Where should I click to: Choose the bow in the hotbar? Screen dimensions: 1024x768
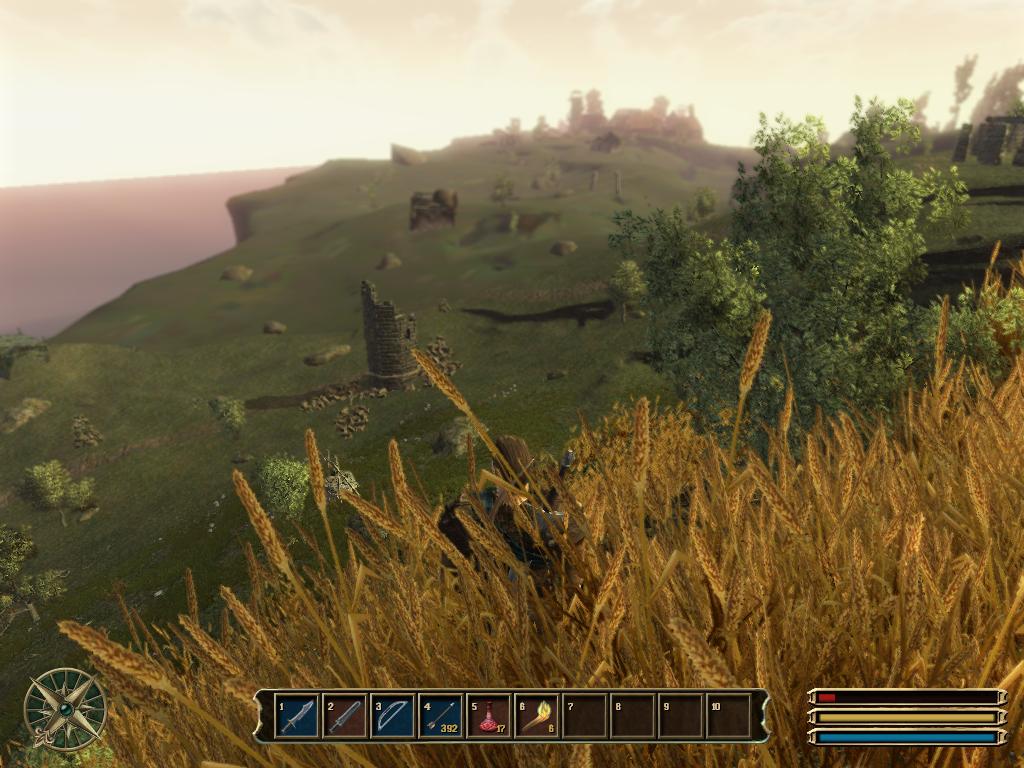[392, 716]
